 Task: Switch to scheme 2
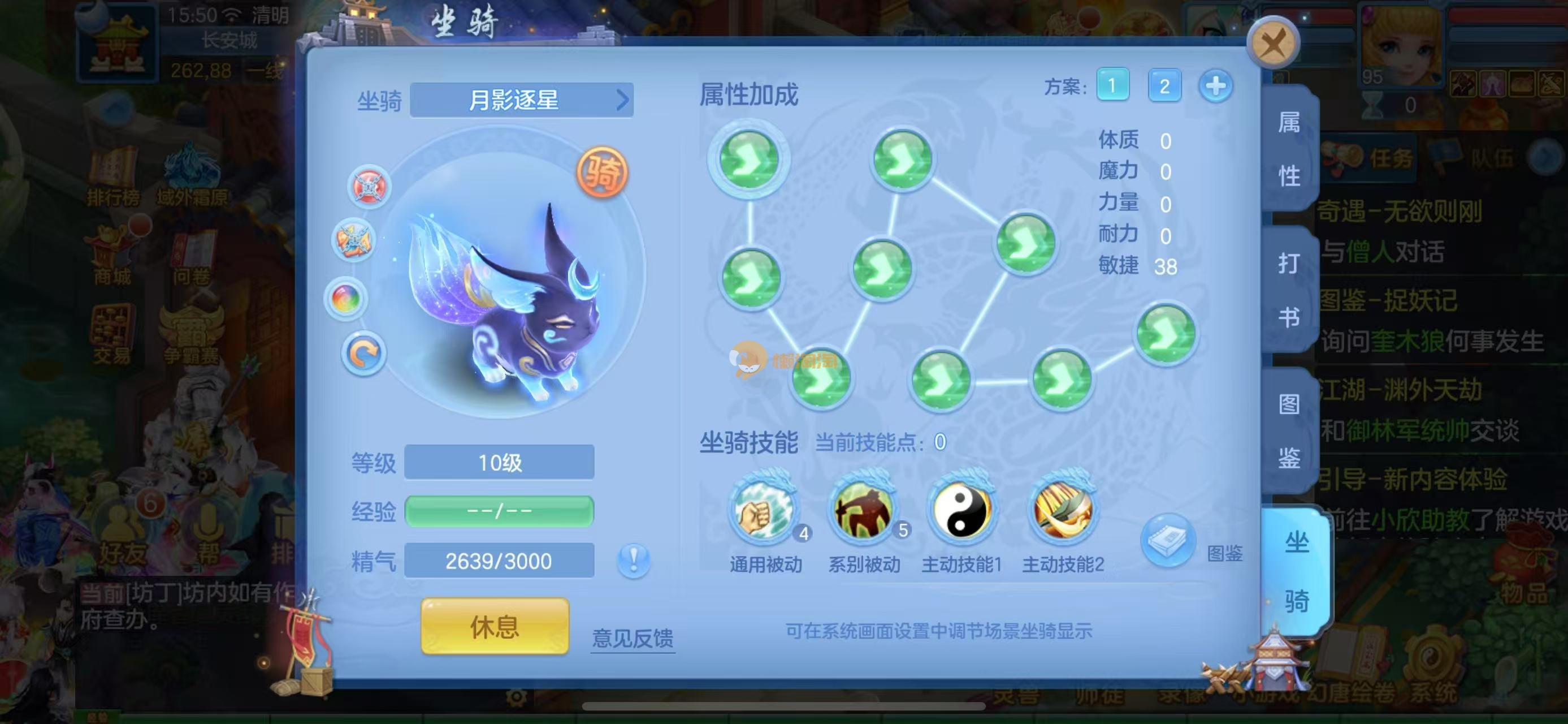pyautogui.click(x=1164, y=86)
